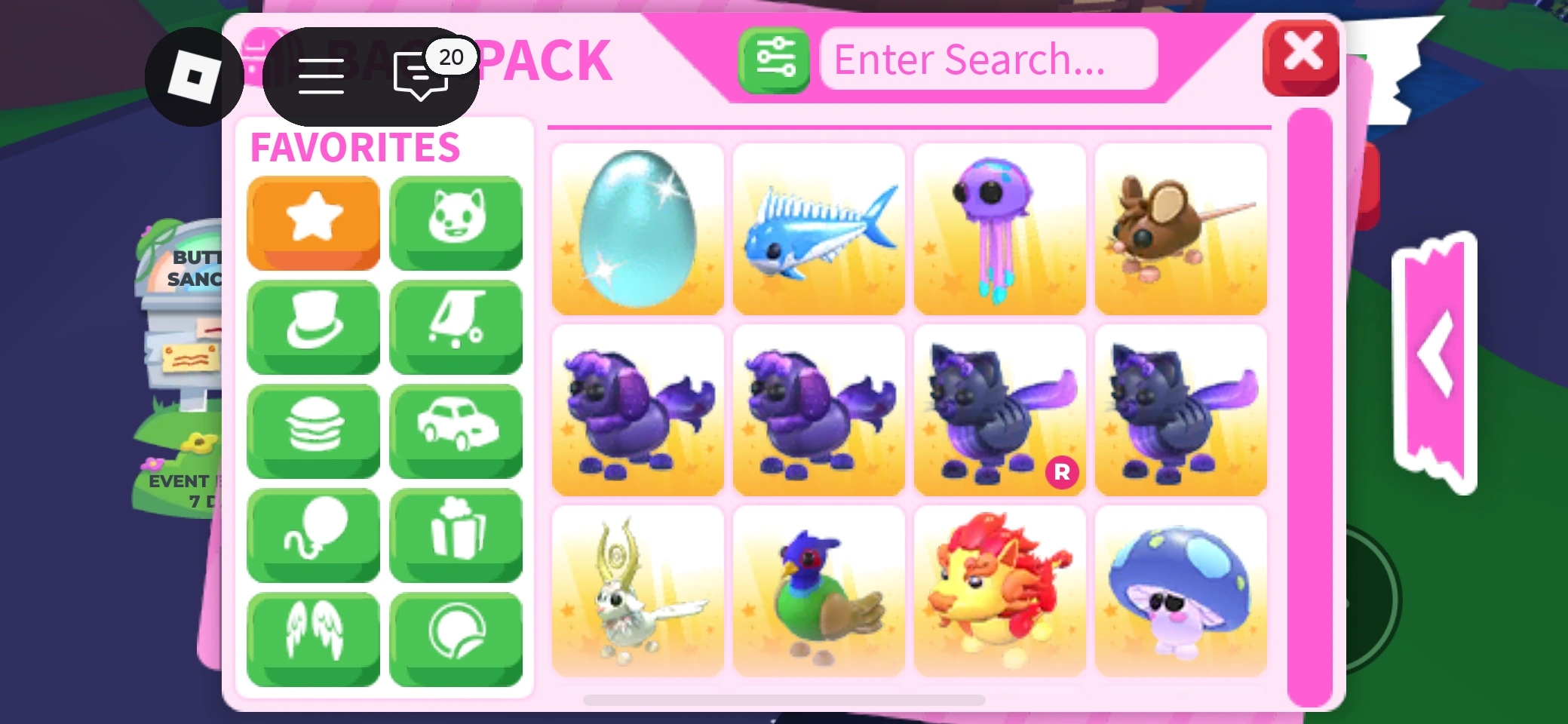1568x724 pixels.
Task: Open the Pets category with cat icon
Action: (456, 222)
